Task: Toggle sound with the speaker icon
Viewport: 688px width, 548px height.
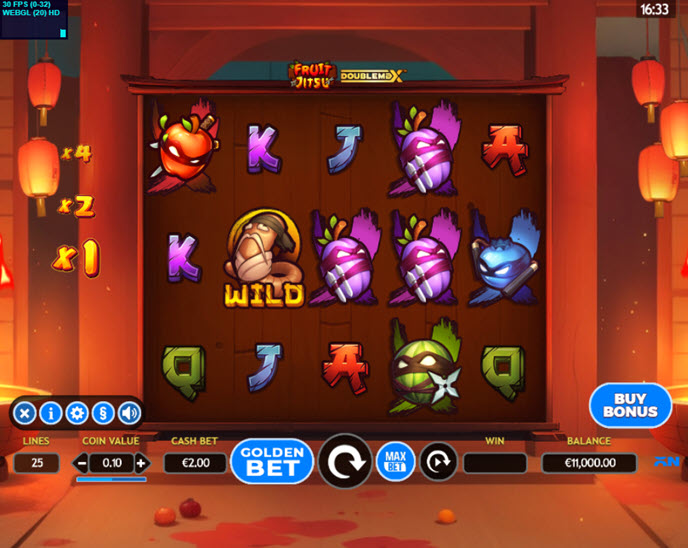Action: click(129, 412)
